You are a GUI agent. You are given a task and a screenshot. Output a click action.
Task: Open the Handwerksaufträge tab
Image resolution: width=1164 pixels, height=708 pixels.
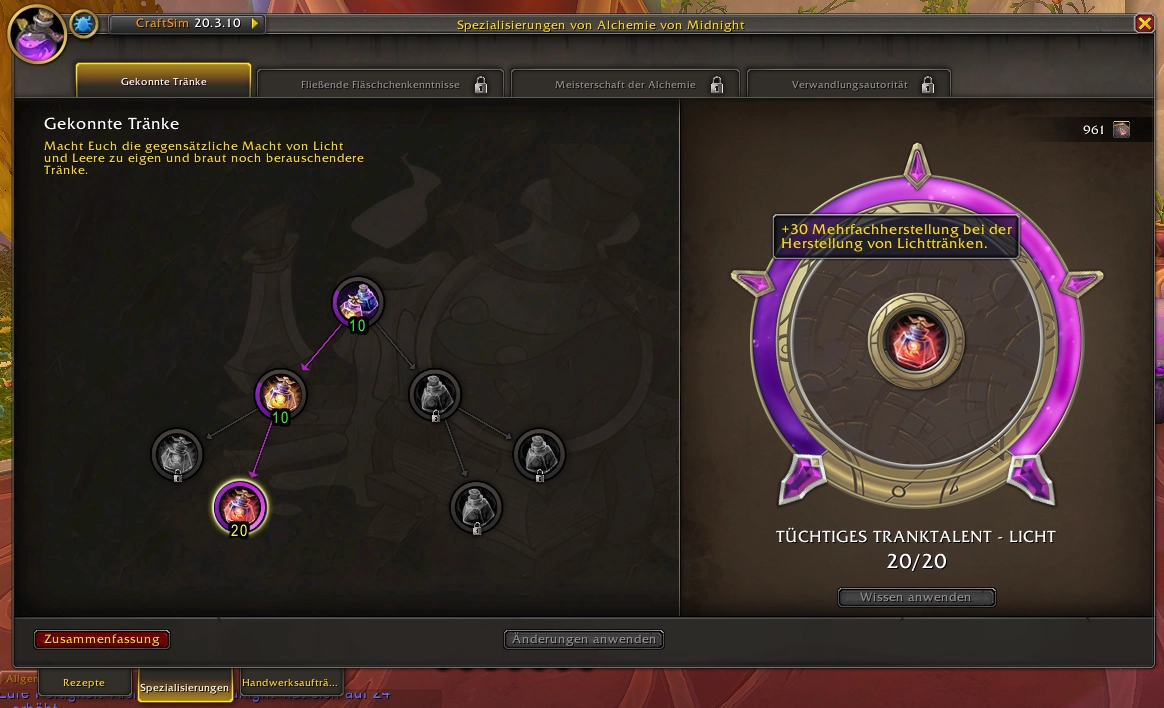pyautogui.click(x=290, y=682)
